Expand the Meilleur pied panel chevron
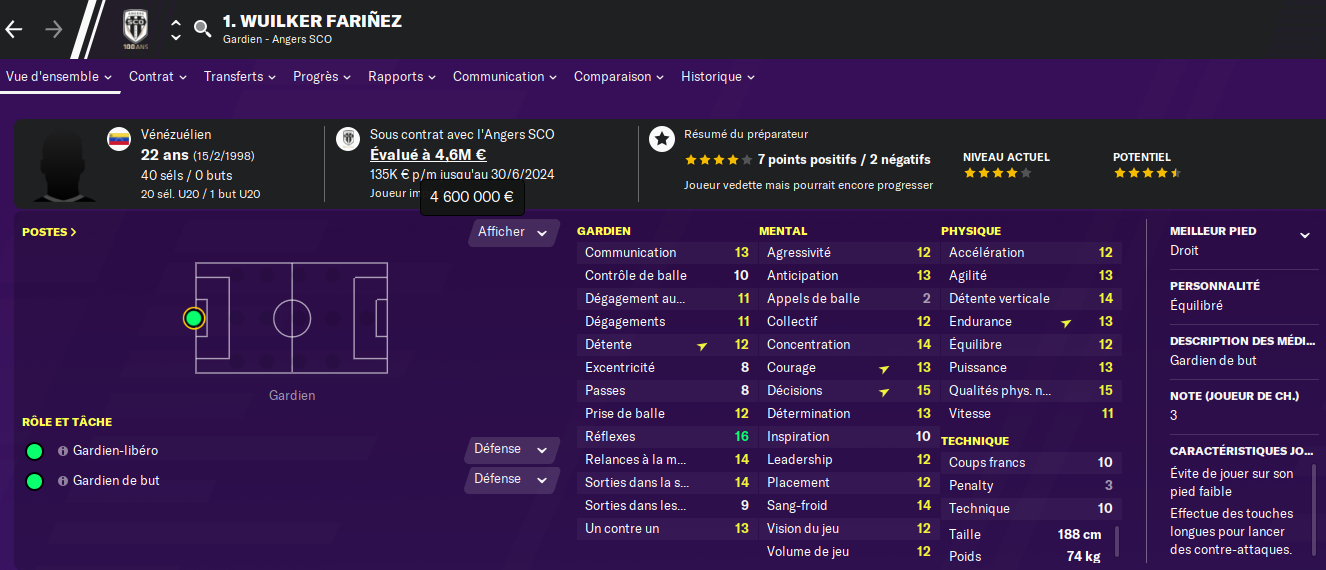Screen dimensions: 1326x570 [1304, 235]
